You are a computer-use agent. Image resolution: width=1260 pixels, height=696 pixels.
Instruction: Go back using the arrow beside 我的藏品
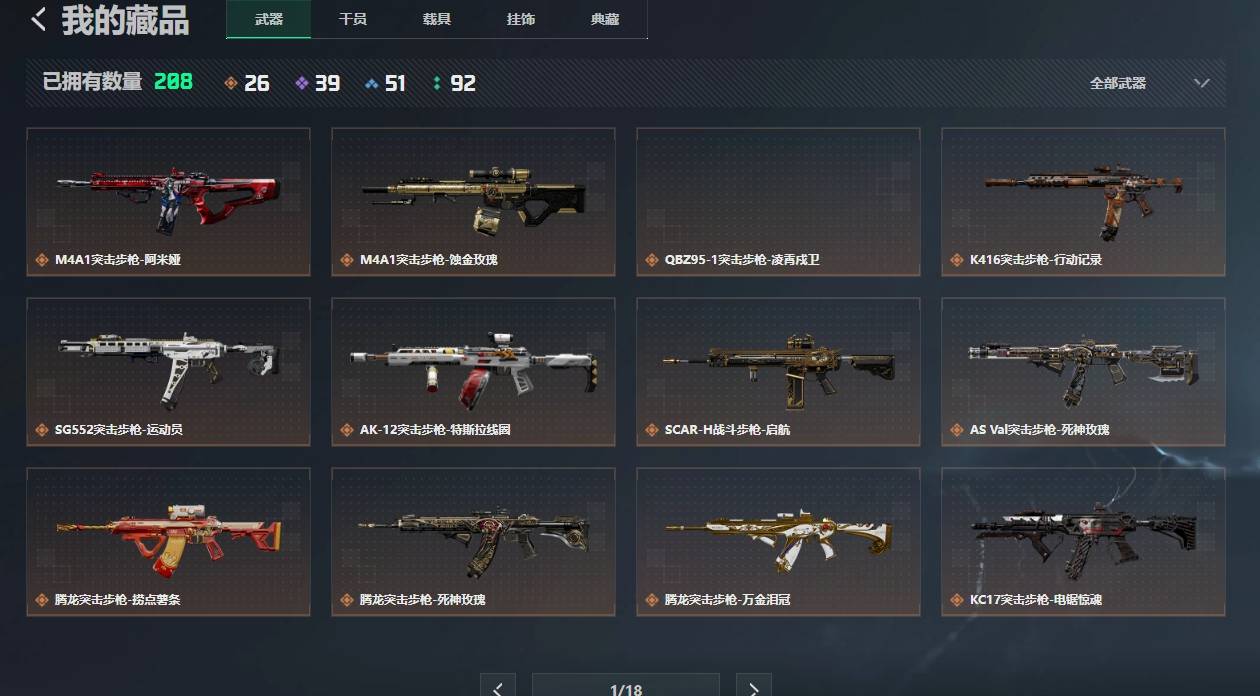point(39,19)
